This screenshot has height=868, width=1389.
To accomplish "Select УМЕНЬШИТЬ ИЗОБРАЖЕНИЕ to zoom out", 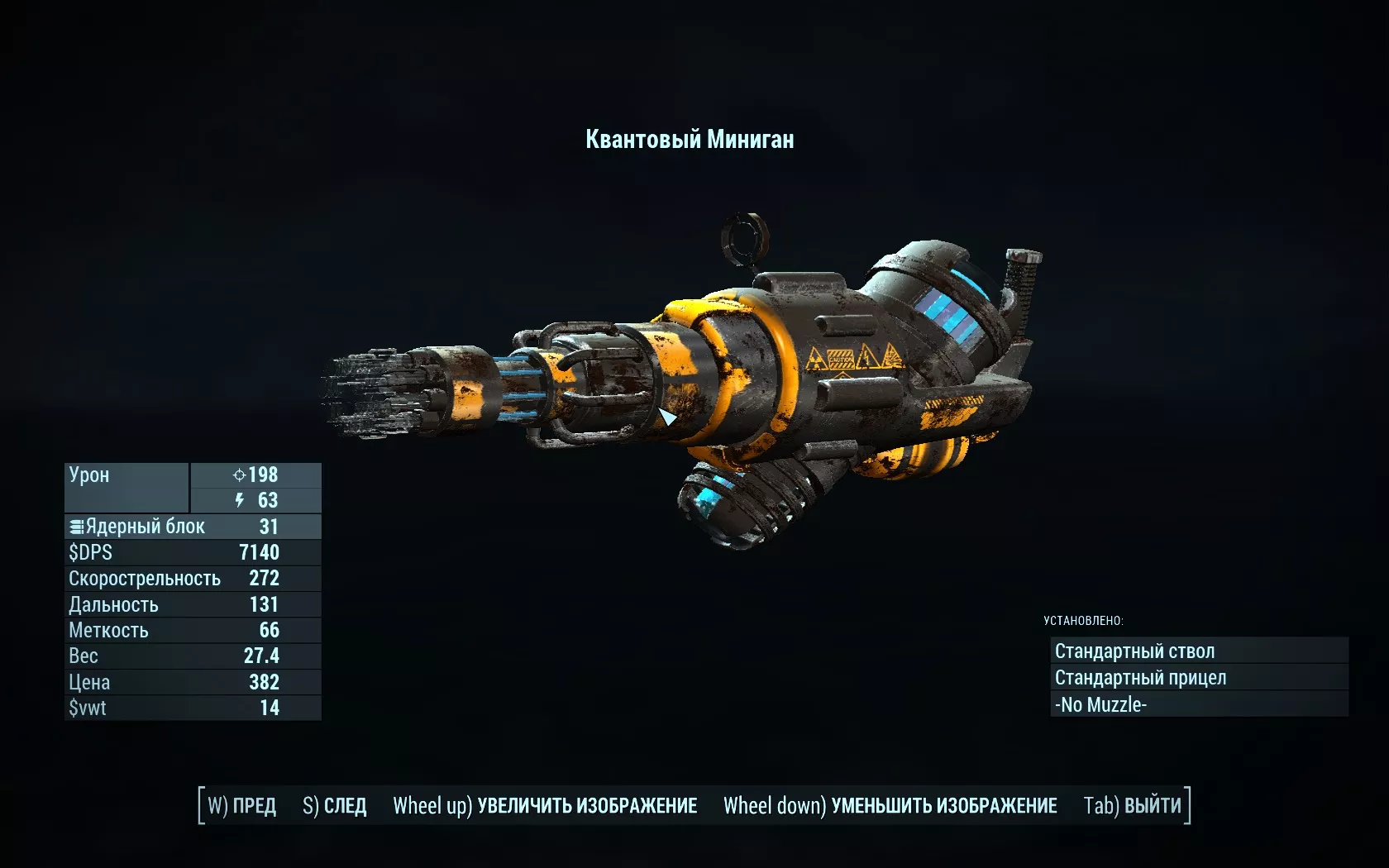I will click(x=890, y=806).
